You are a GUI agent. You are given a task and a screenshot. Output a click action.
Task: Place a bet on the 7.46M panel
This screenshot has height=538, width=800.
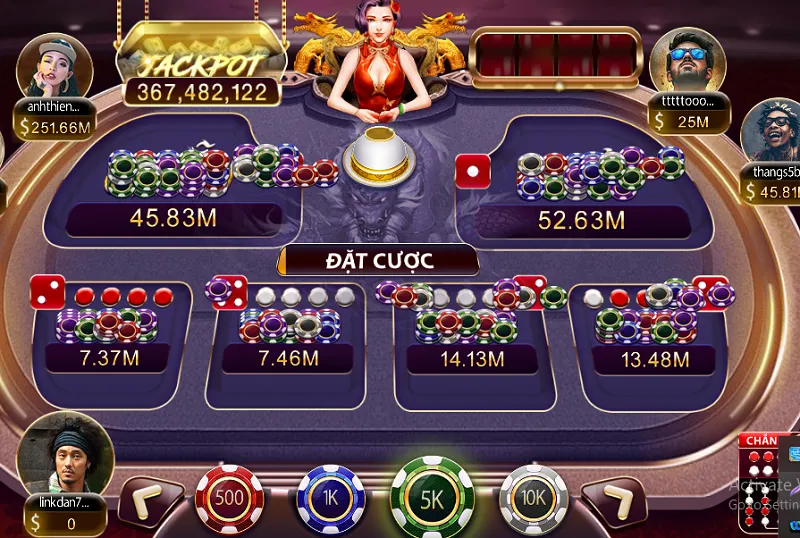[x=287, y=340]
